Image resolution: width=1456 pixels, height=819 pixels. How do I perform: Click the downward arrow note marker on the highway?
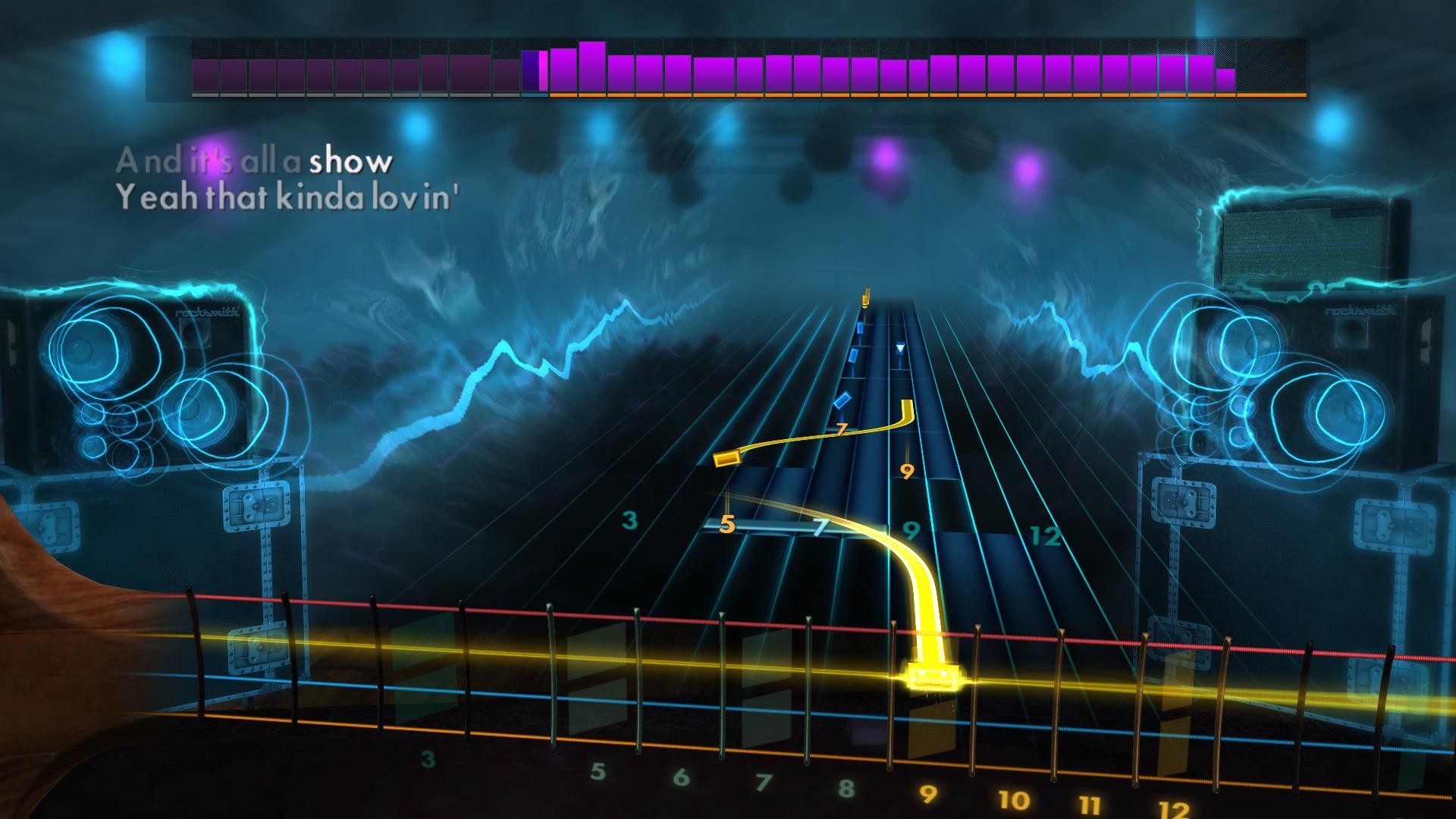point(899,347)
